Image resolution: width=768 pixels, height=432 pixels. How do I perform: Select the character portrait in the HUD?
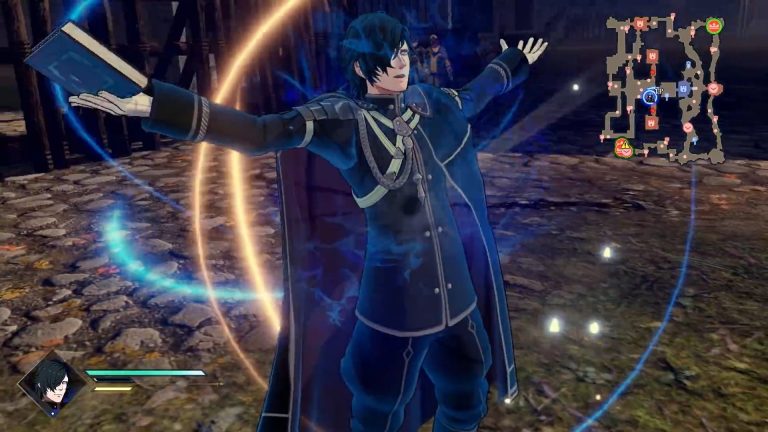(x=52, y=383)
